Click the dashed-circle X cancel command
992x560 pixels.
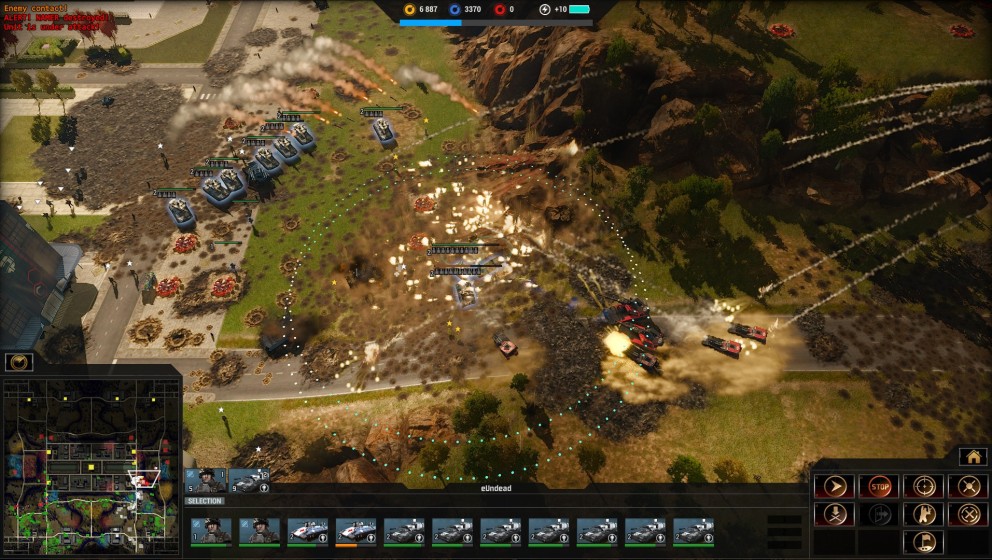tap(967, 514)
